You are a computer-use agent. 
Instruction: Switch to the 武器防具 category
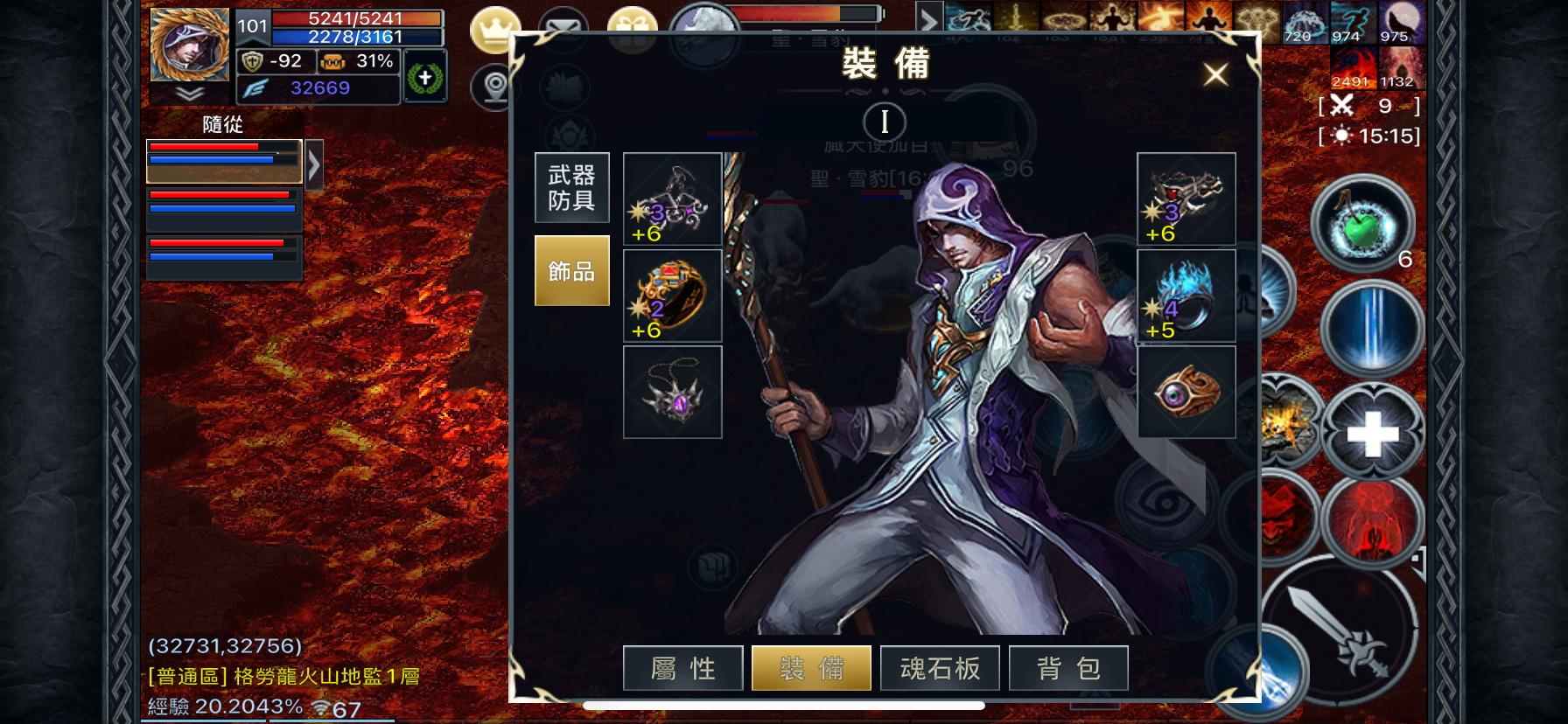pyautogui.click(x=571, y=188)
